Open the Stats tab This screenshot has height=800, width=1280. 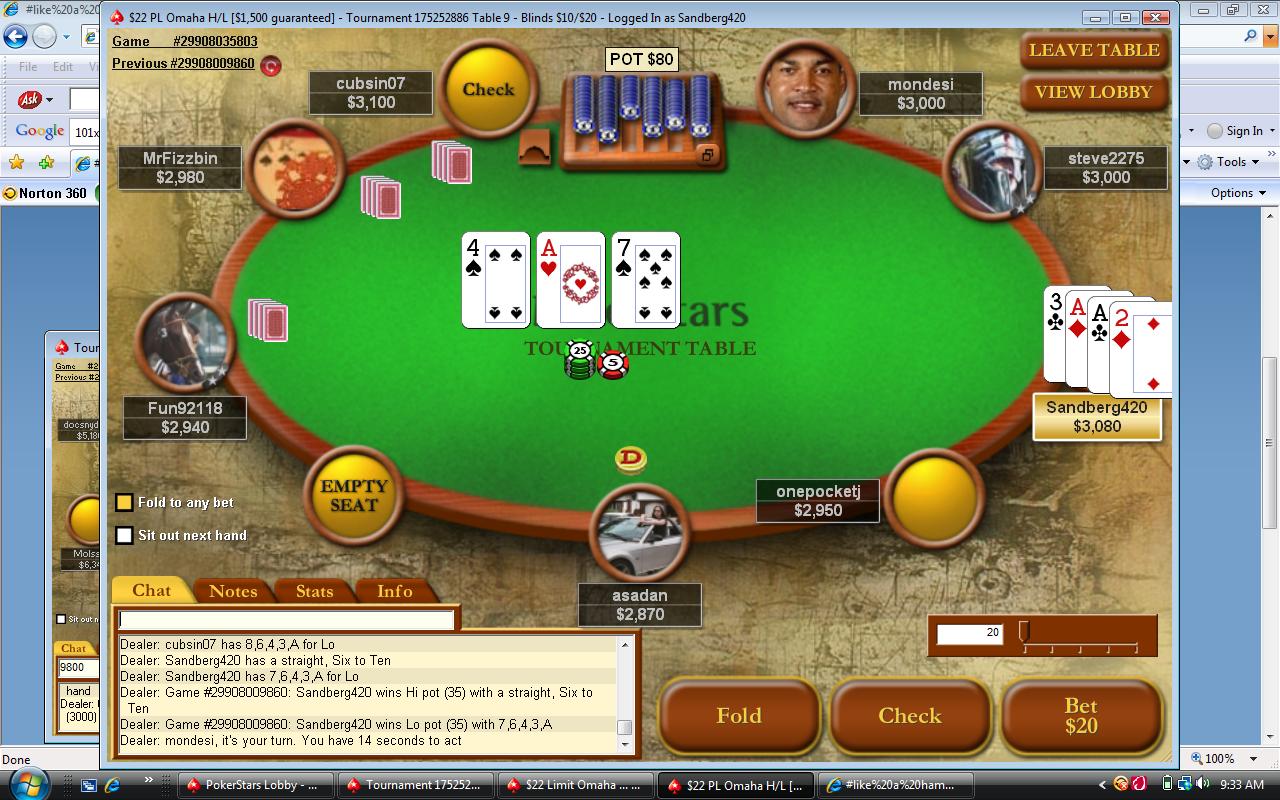pos(314,591)
